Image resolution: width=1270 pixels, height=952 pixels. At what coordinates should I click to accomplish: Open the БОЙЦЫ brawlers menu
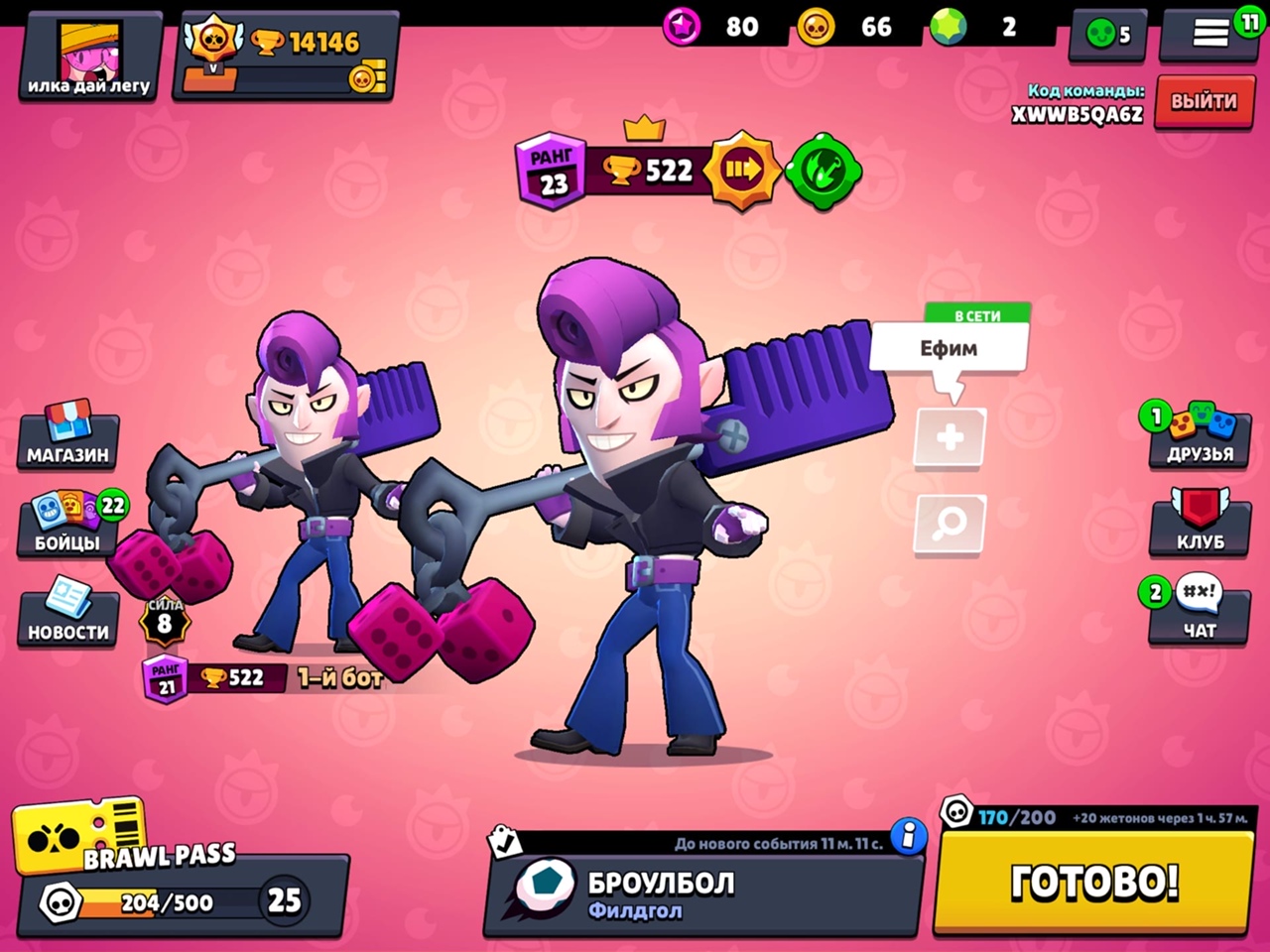[68, 526]
